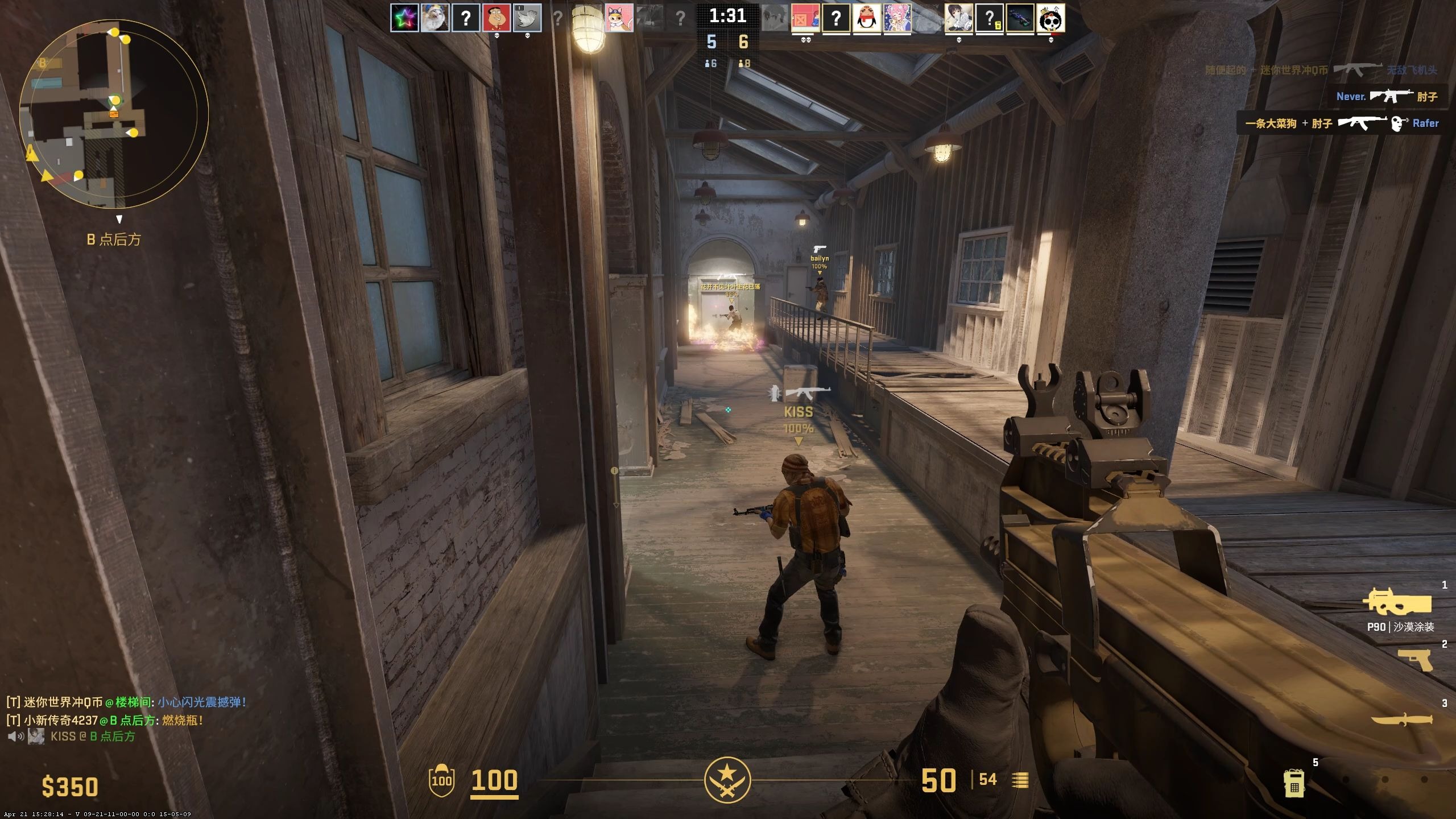Image resolution: width=1456 pixels, height=819 pixels.
Task: Click the KISS voice chat speaker indicator
Action: pos(16,737)
